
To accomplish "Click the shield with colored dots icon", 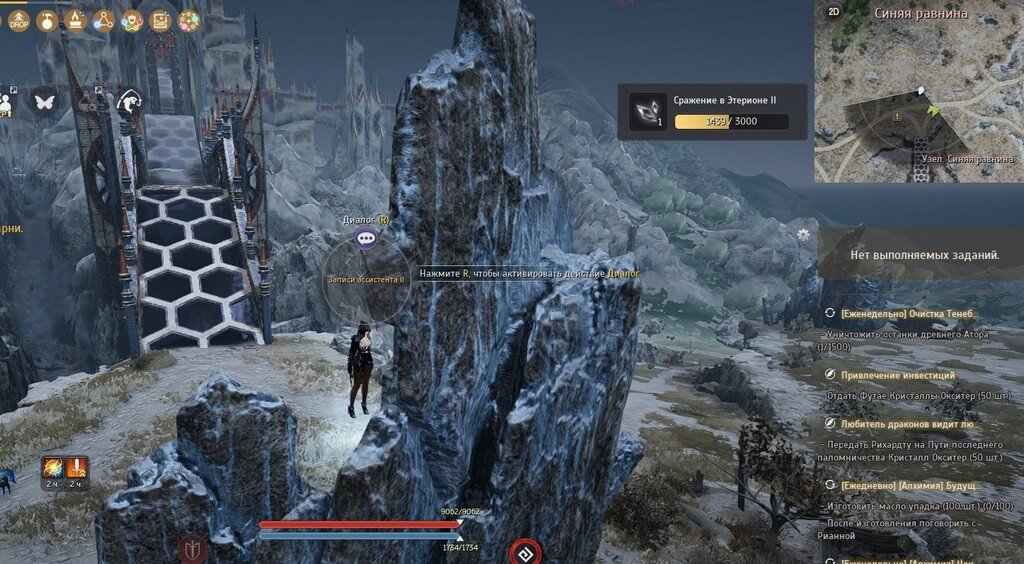I will click(131, 20).
